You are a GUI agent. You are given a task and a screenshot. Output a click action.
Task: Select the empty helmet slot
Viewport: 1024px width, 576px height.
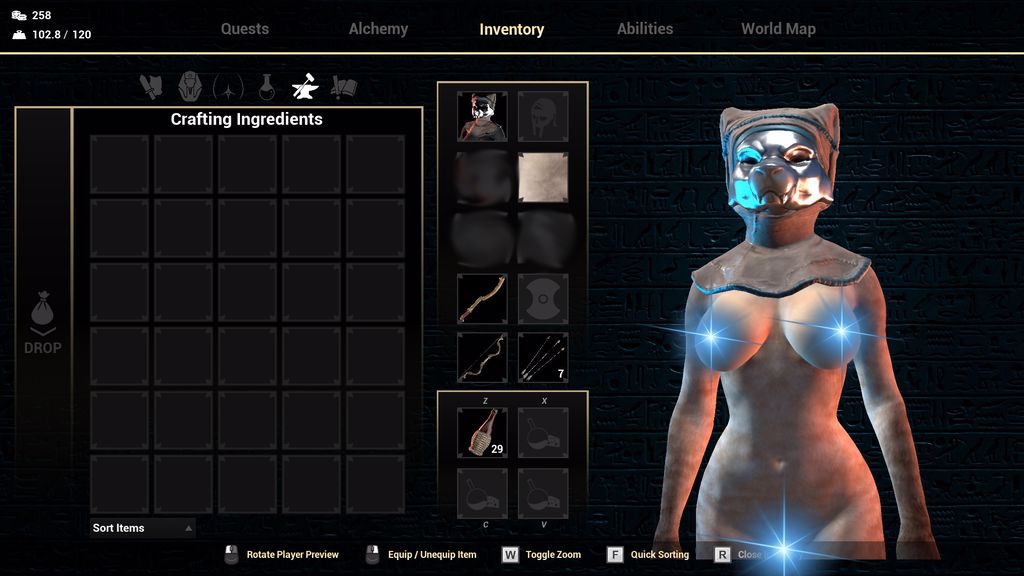click(543, 117)
